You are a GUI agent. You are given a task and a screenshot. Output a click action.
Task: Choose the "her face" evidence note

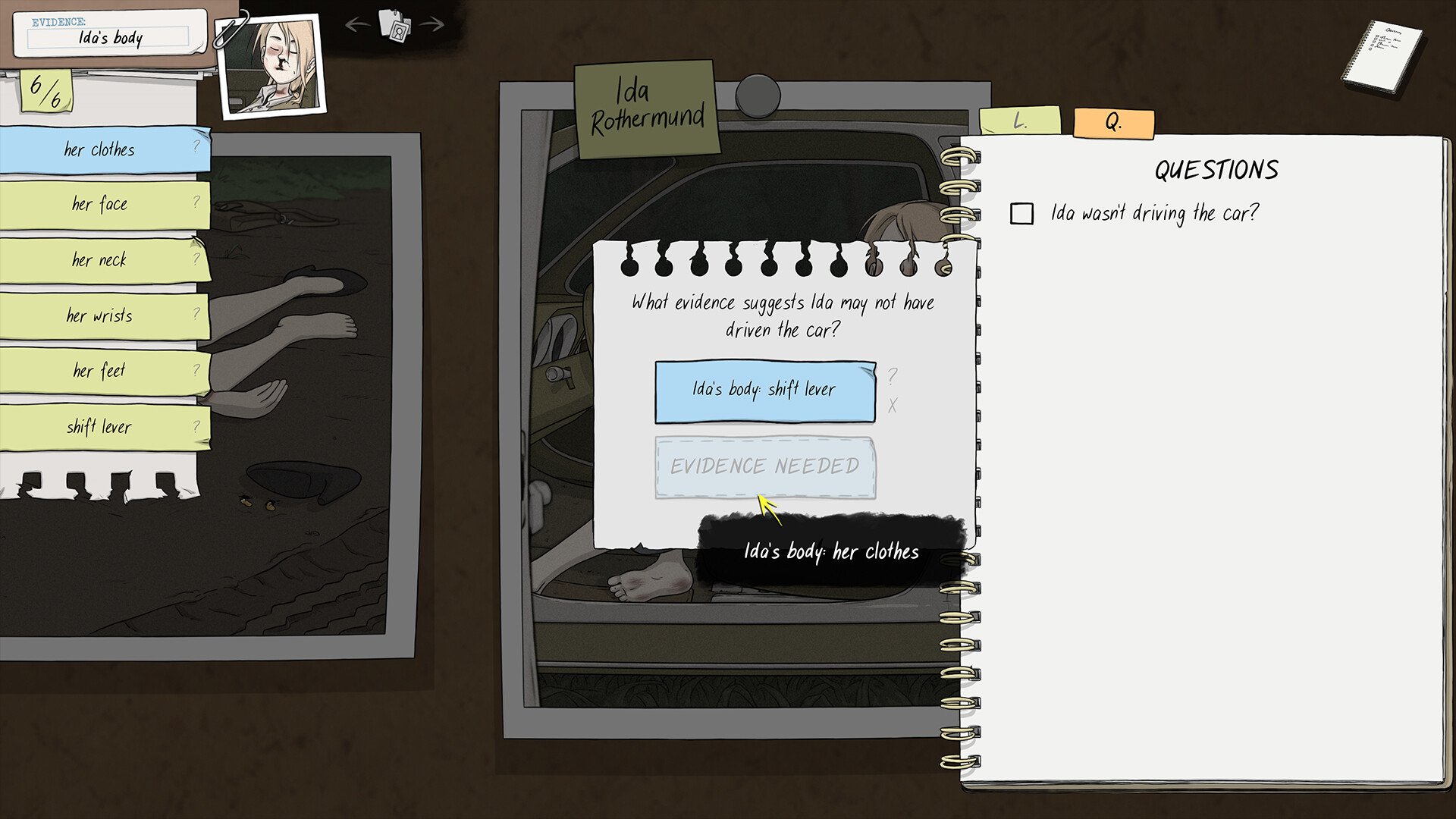[x=100, y=204]
